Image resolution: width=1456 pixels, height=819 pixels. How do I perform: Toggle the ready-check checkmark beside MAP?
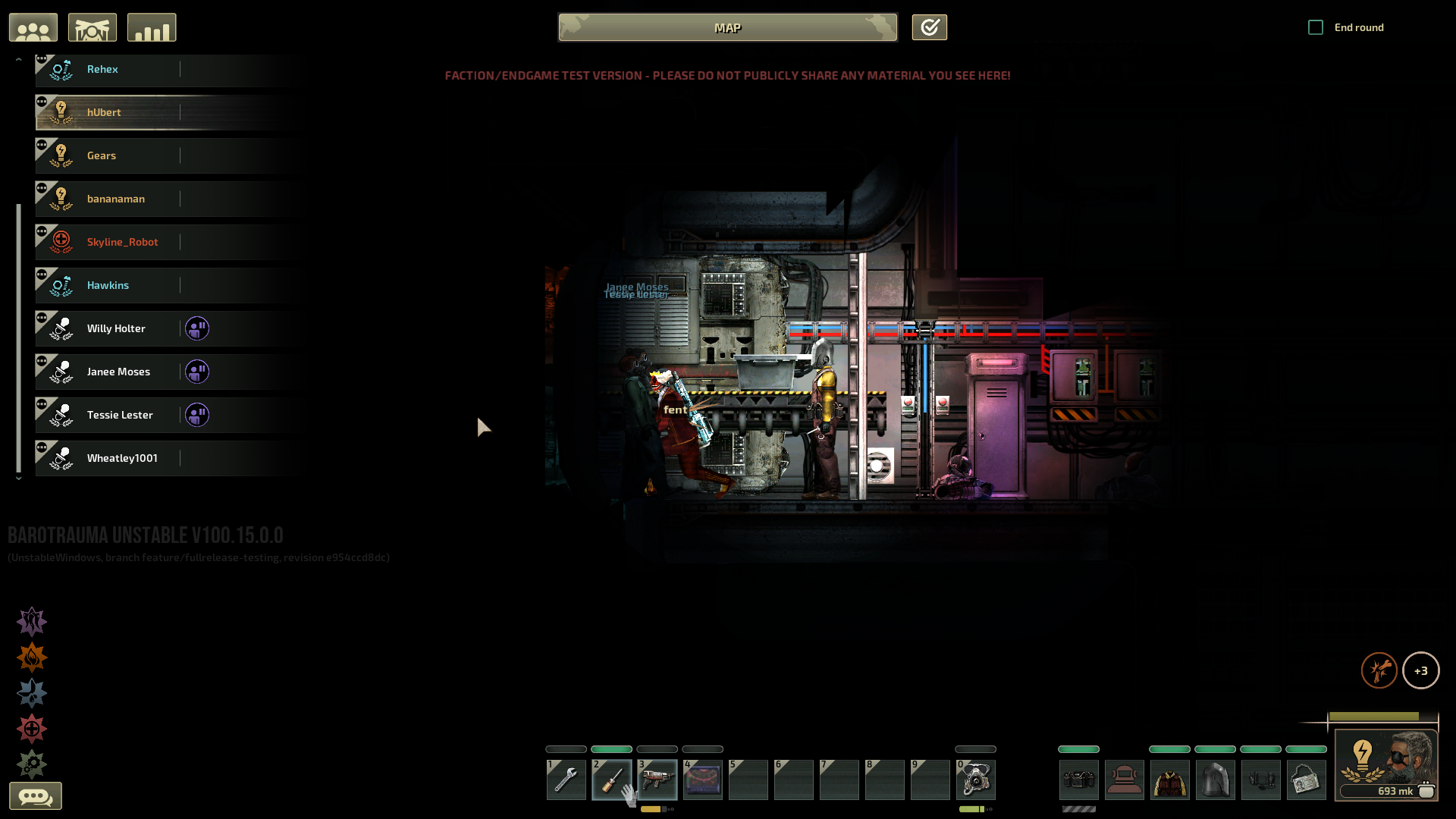point(929,27)
